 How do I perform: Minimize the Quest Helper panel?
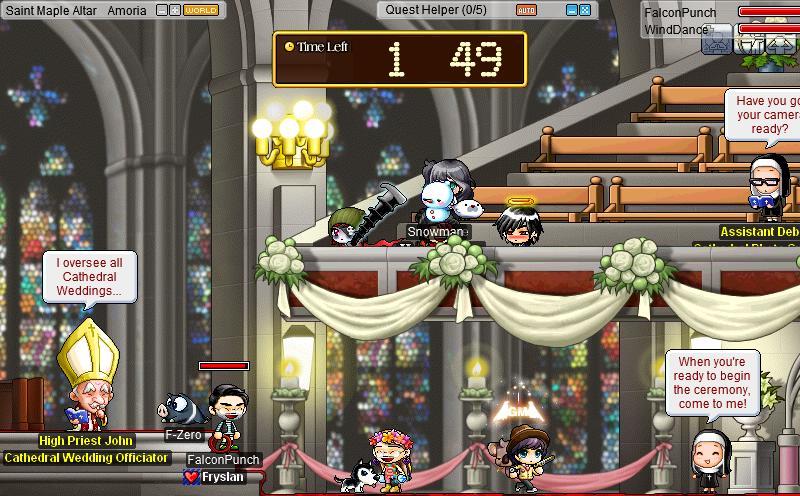tap(572, 10)
